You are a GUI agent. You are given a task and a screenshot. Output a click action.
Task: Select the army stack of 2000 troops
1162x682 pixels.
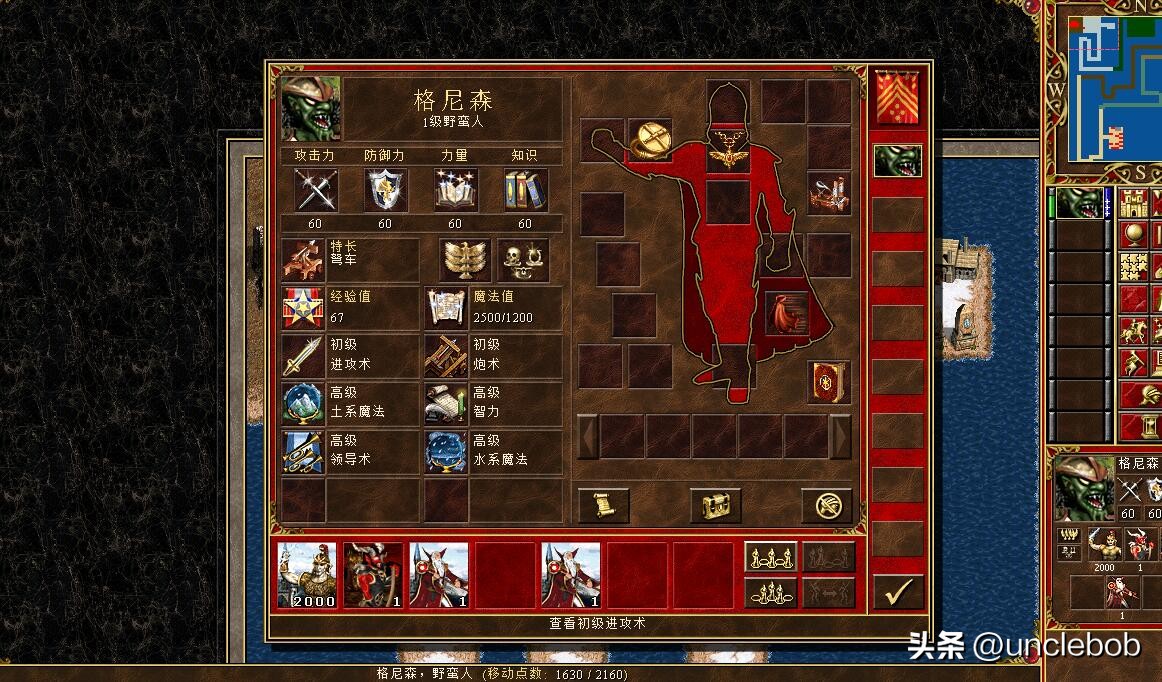[306, 576]
